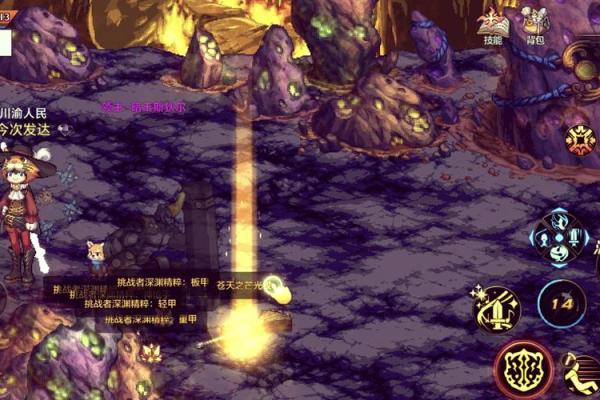The width and height of the screenshot is (600, 400).
Task: Trigger the round orange emblem skill
Action: click(580, 139)
